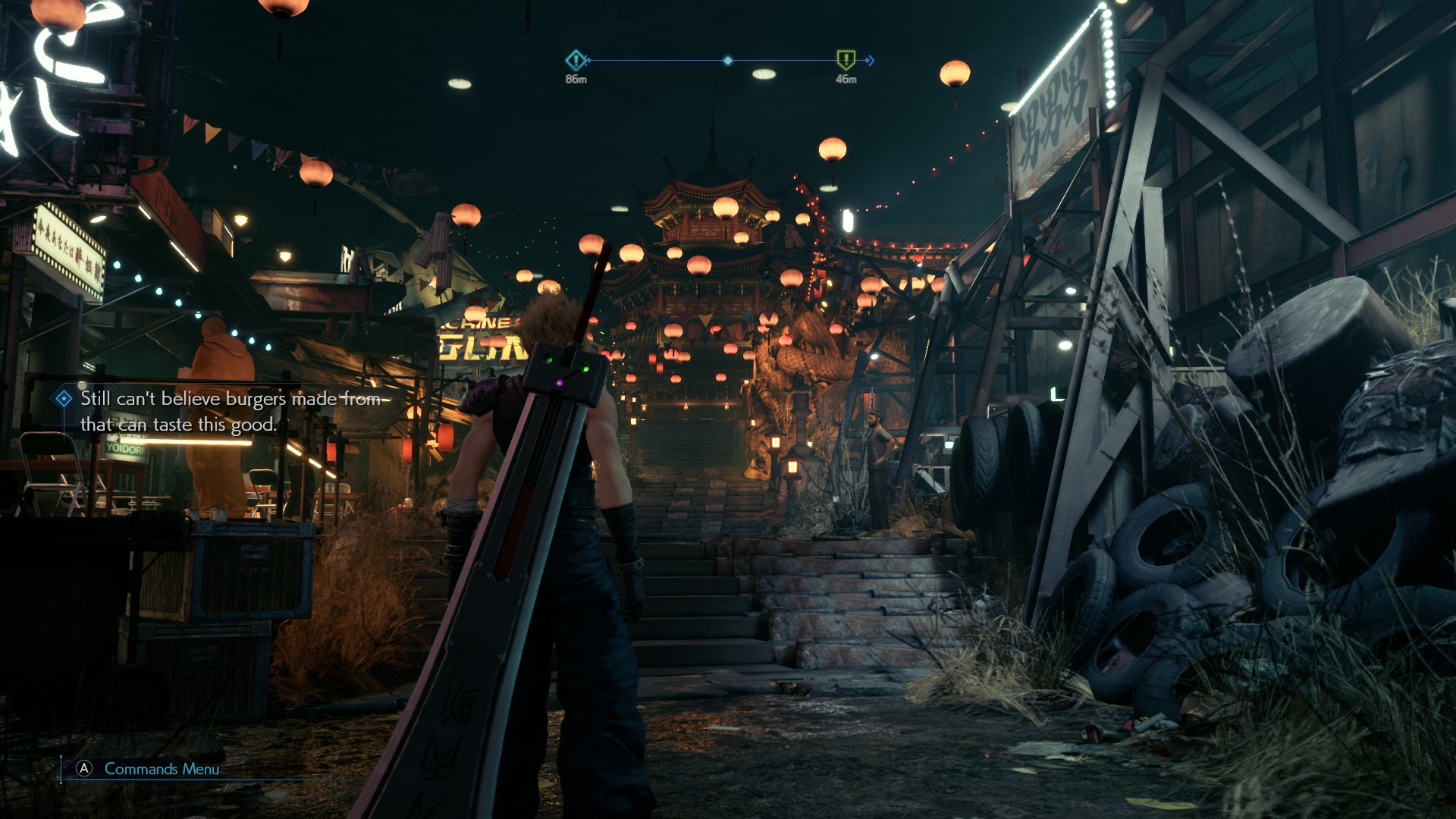
Task: Select the blue diamond objective marker on compass
Action: [x=576, y=60]
